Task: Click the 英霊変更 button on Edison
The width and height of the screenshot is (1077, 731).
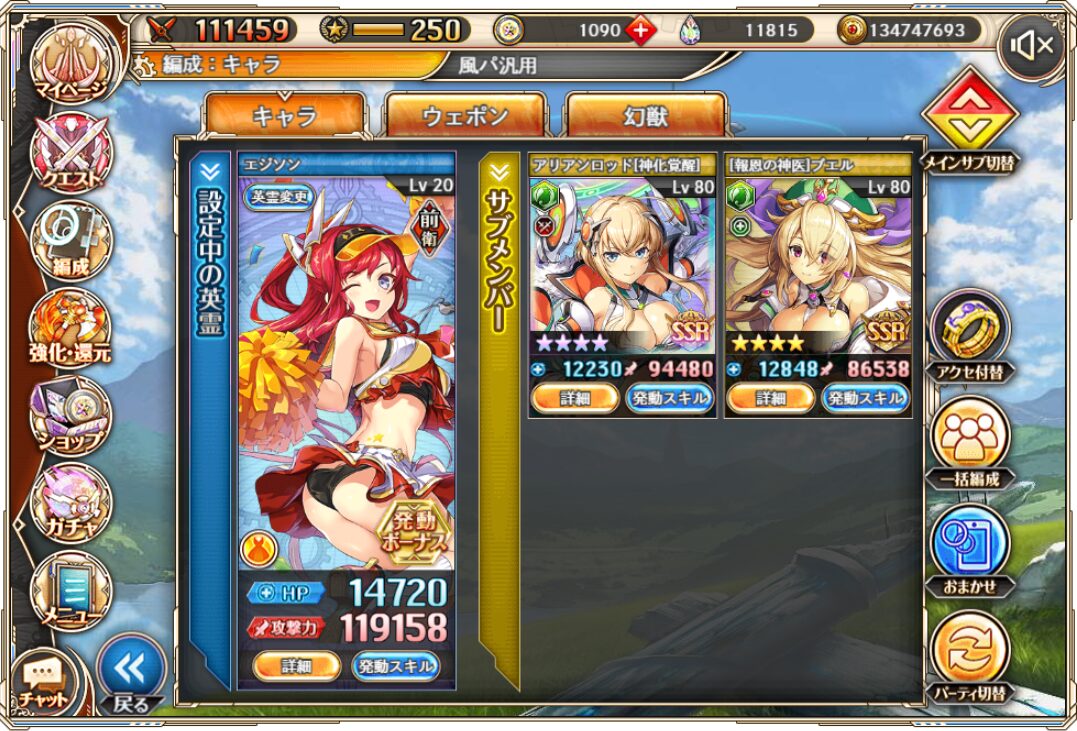Action: click(279, 197)
